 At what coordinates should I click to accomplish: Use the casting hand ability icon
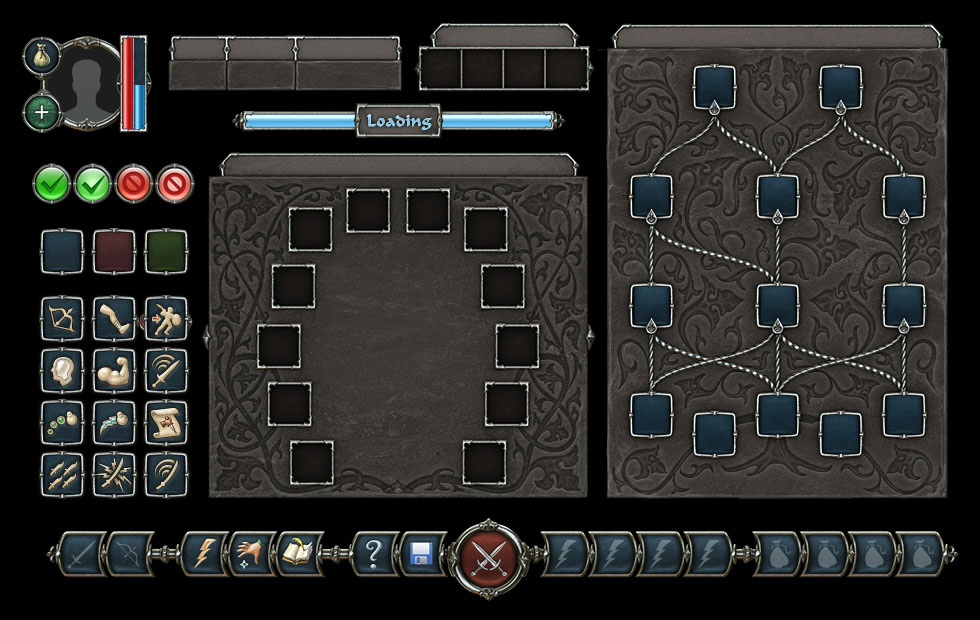pos(251,552)
